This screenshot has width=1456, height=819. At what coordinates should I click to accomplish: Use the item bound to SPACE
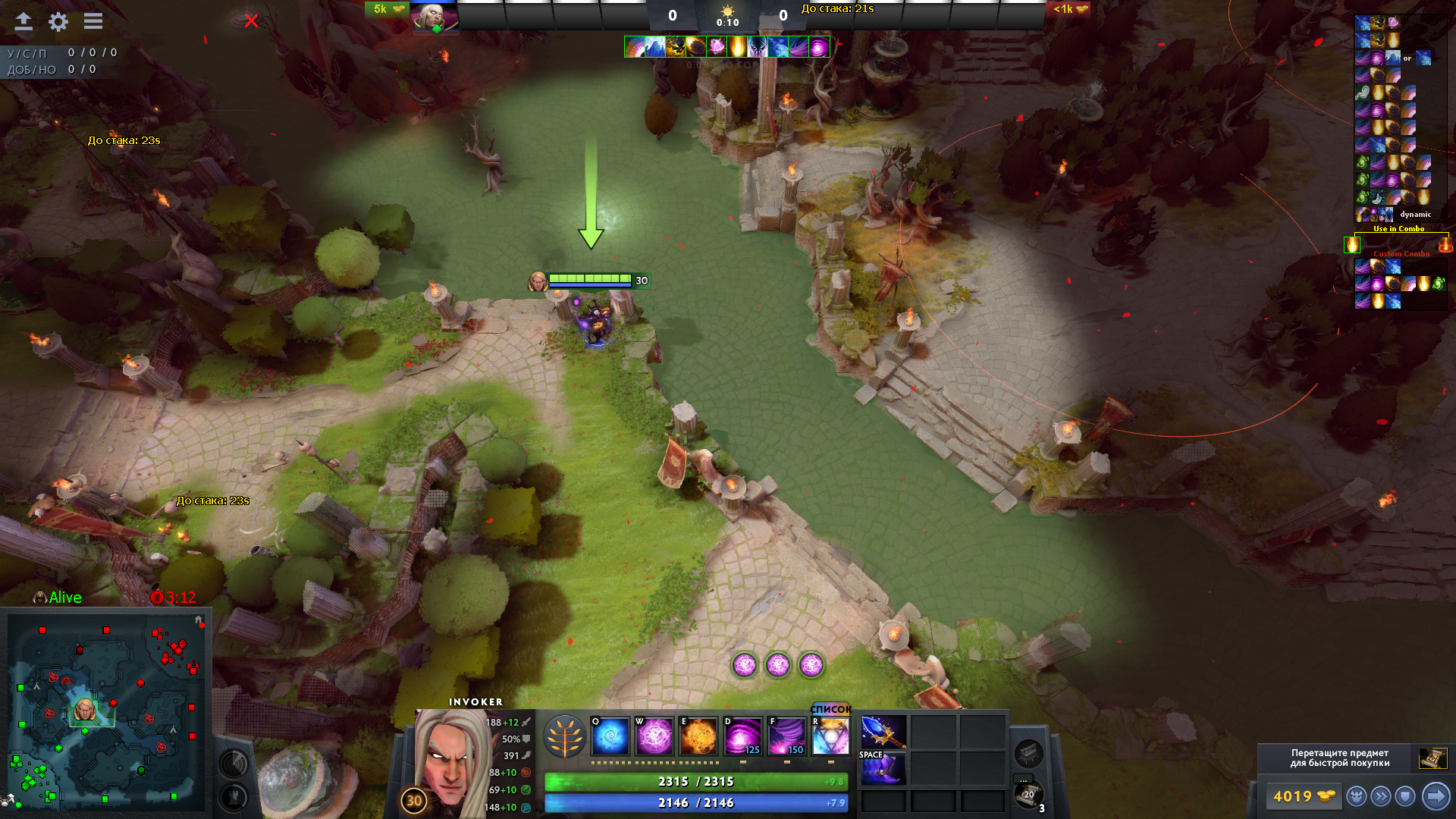[x=883, y=769]
